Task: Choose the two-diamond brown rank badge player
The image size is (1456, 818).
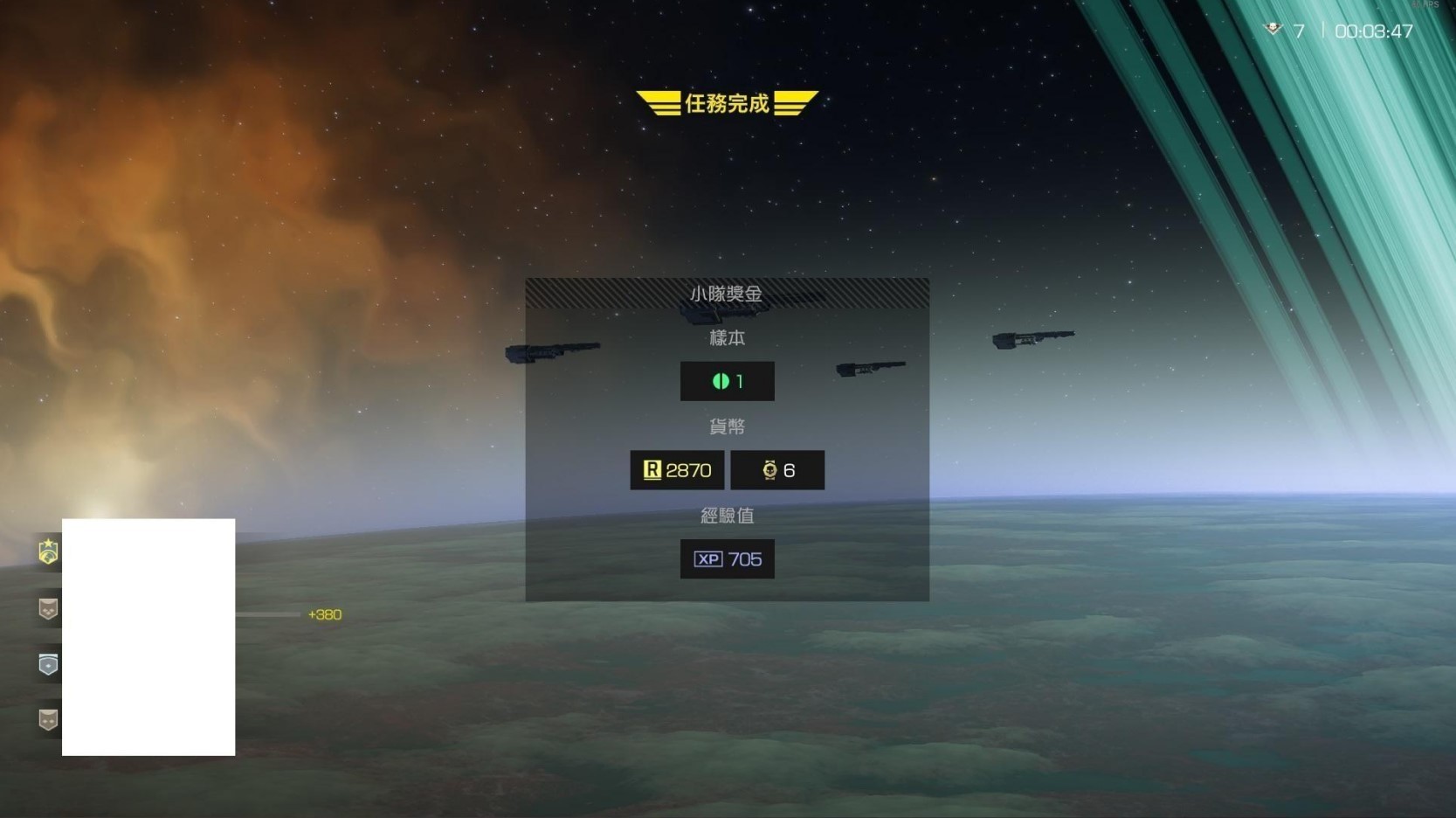Action: point(48,719)
